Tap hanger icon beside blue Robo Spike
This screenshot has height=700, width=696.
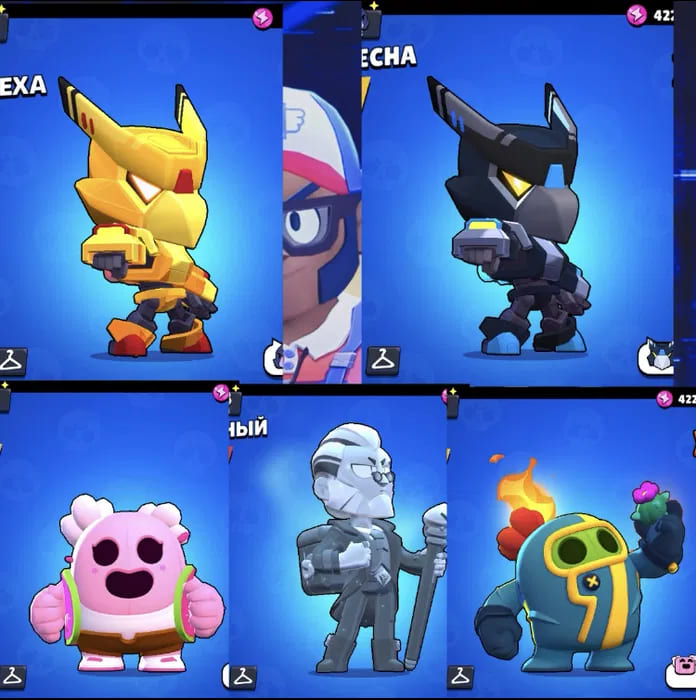coord(460,677)
